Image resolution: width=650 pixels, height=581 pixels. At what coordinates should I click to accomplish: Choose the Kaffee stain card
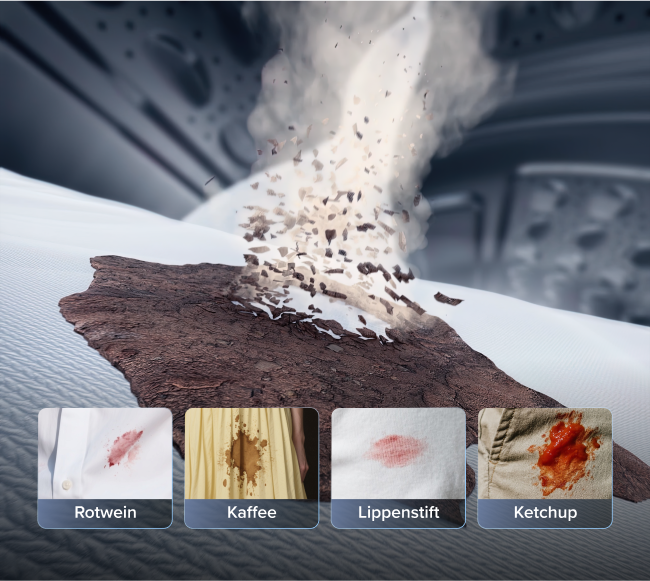tap(251, 467)
